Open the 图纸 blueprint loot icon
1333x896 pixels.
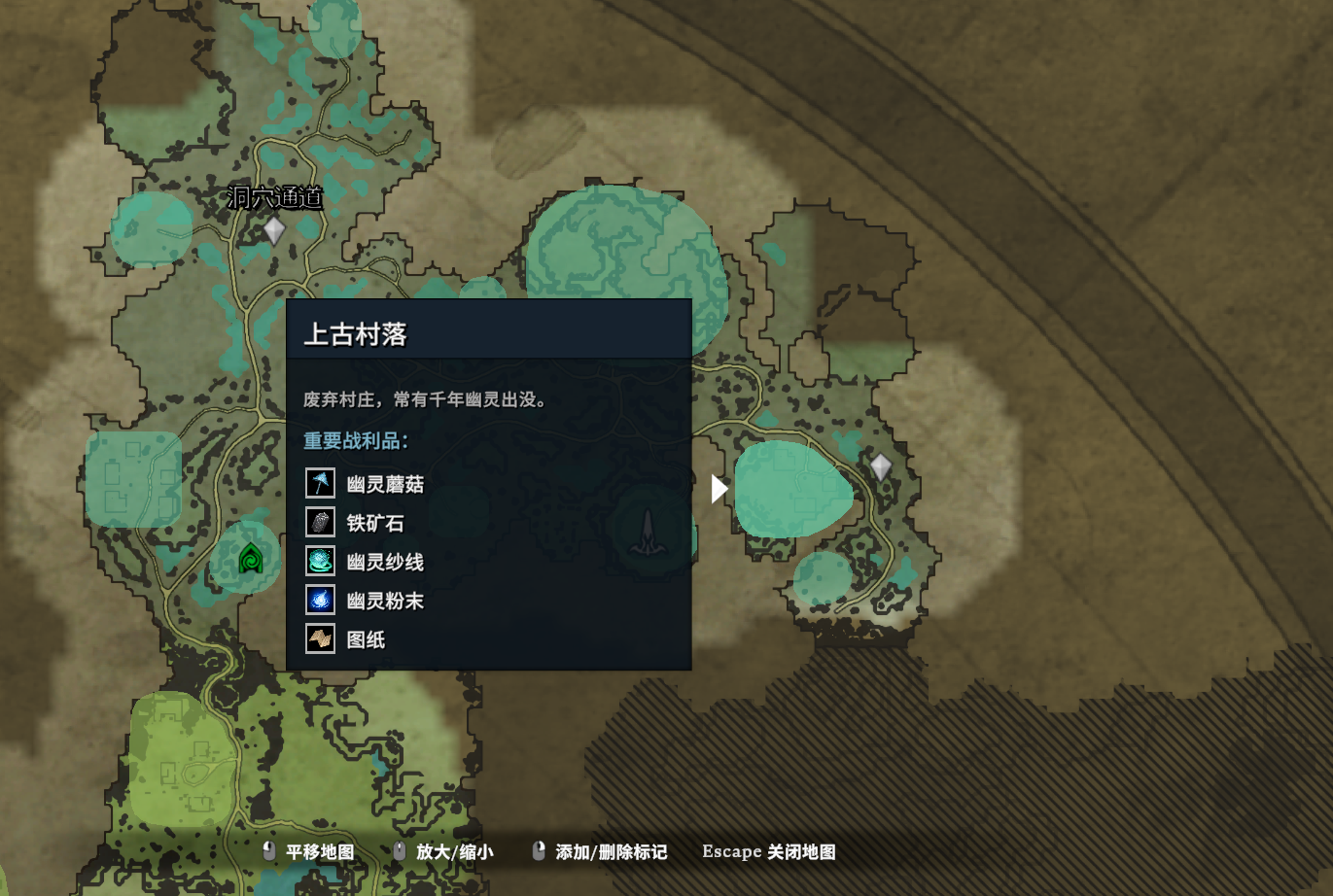(319, 639)
